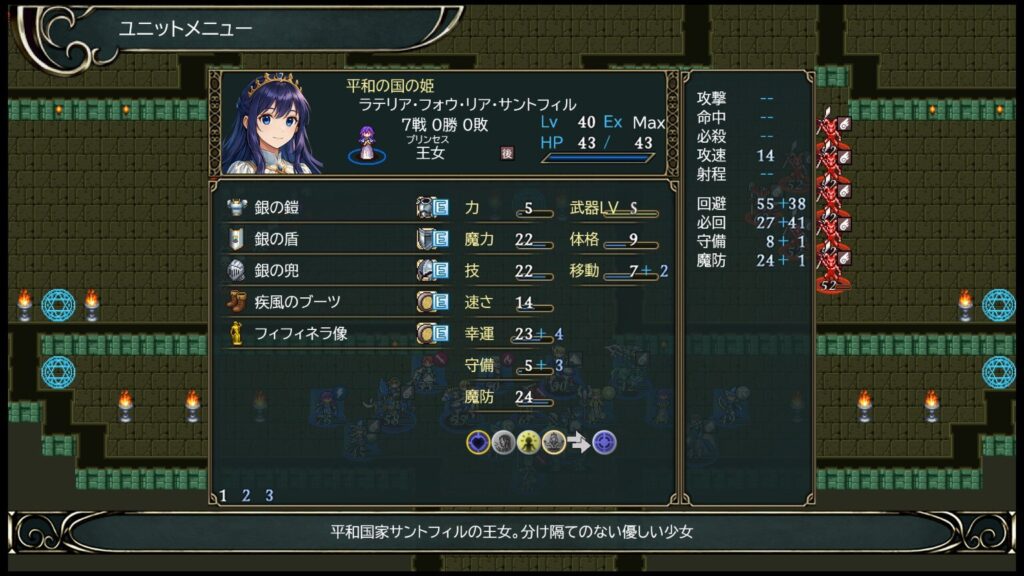
Task: Select the blue crosshair skill icon
Action: click(604, 442)
